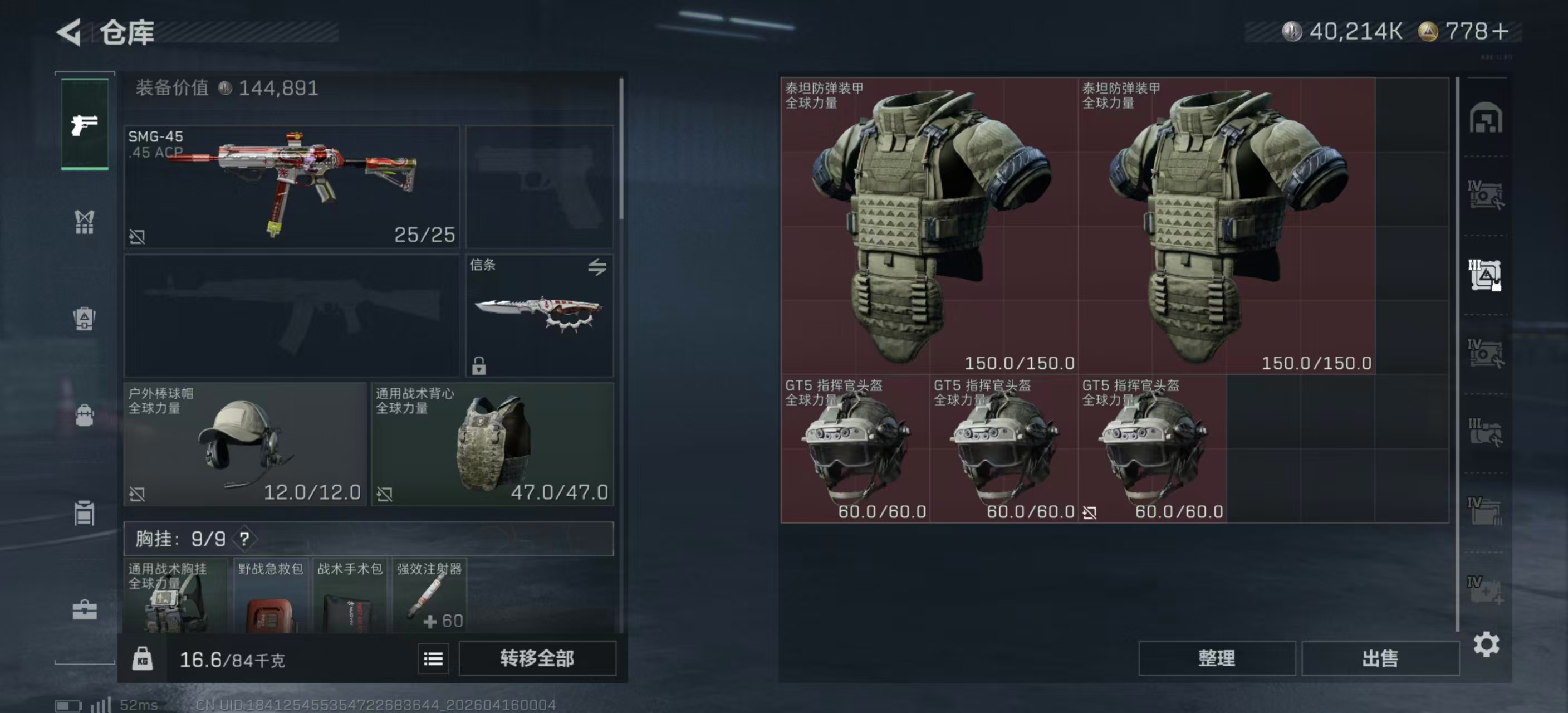The width and height of the screenshot is (1568, 713).
Task: Open the main stash tab icon
Action: pos(1486,118)
